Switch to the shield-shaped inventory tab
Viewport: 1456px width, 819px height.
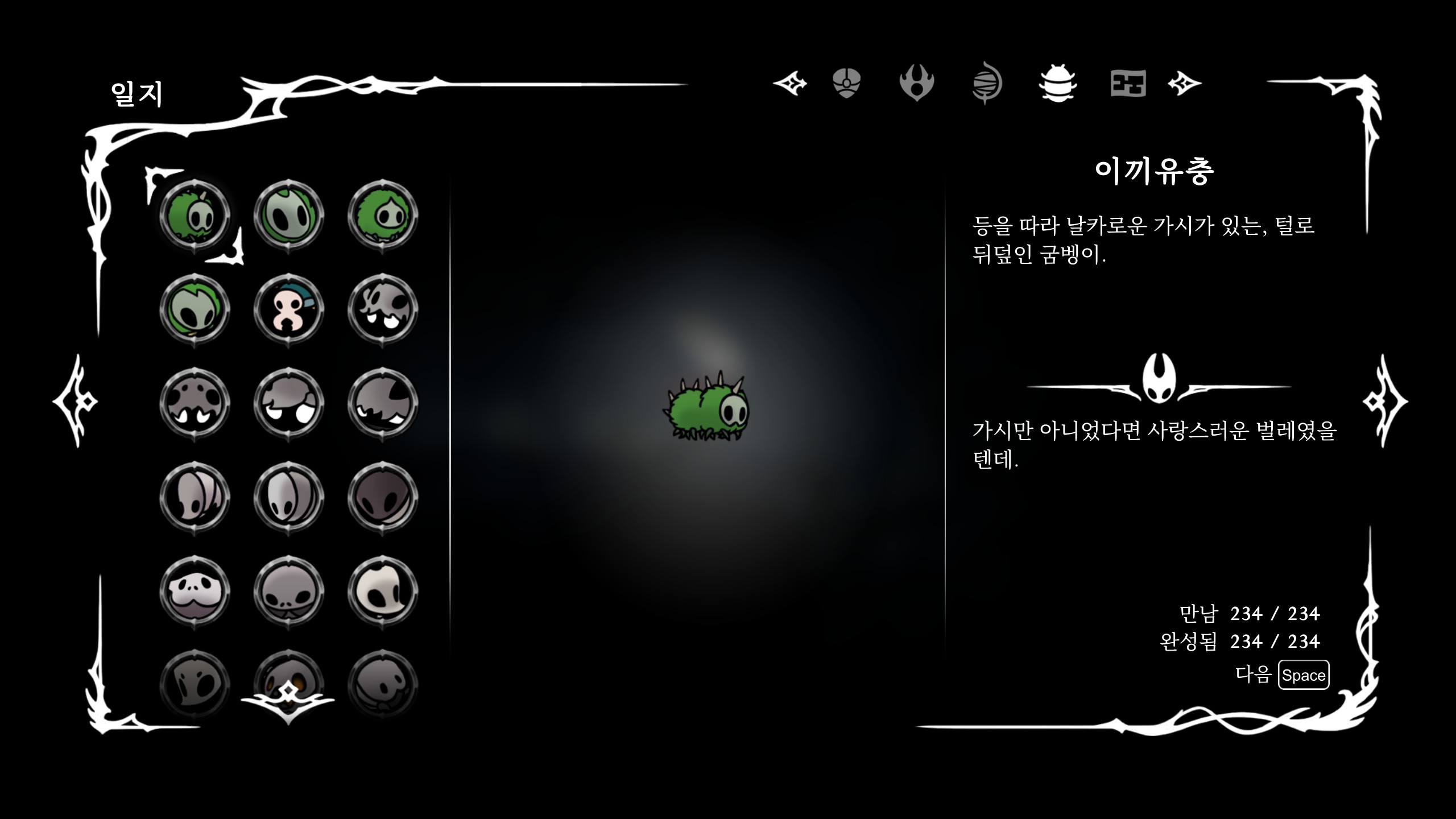point(846,84)
